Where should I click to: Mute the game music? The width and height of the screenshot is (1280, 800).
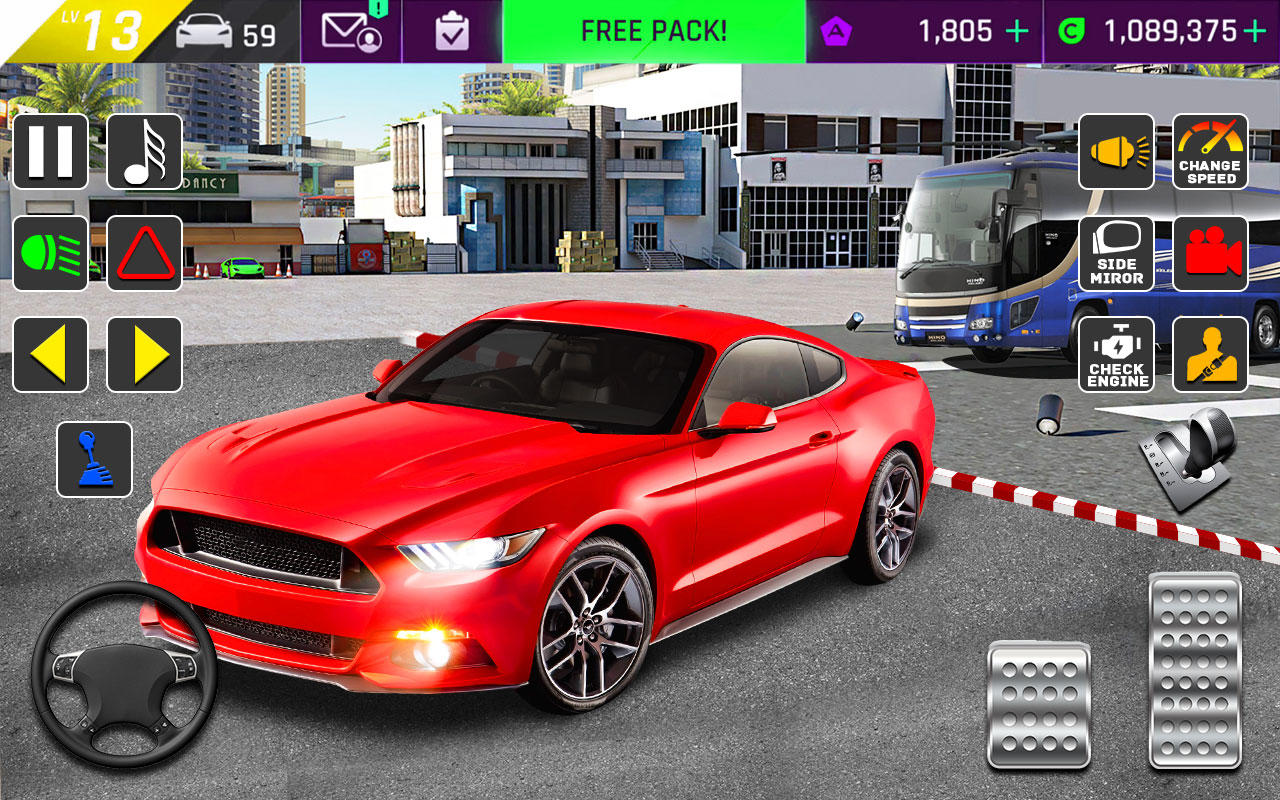point(142,152)
